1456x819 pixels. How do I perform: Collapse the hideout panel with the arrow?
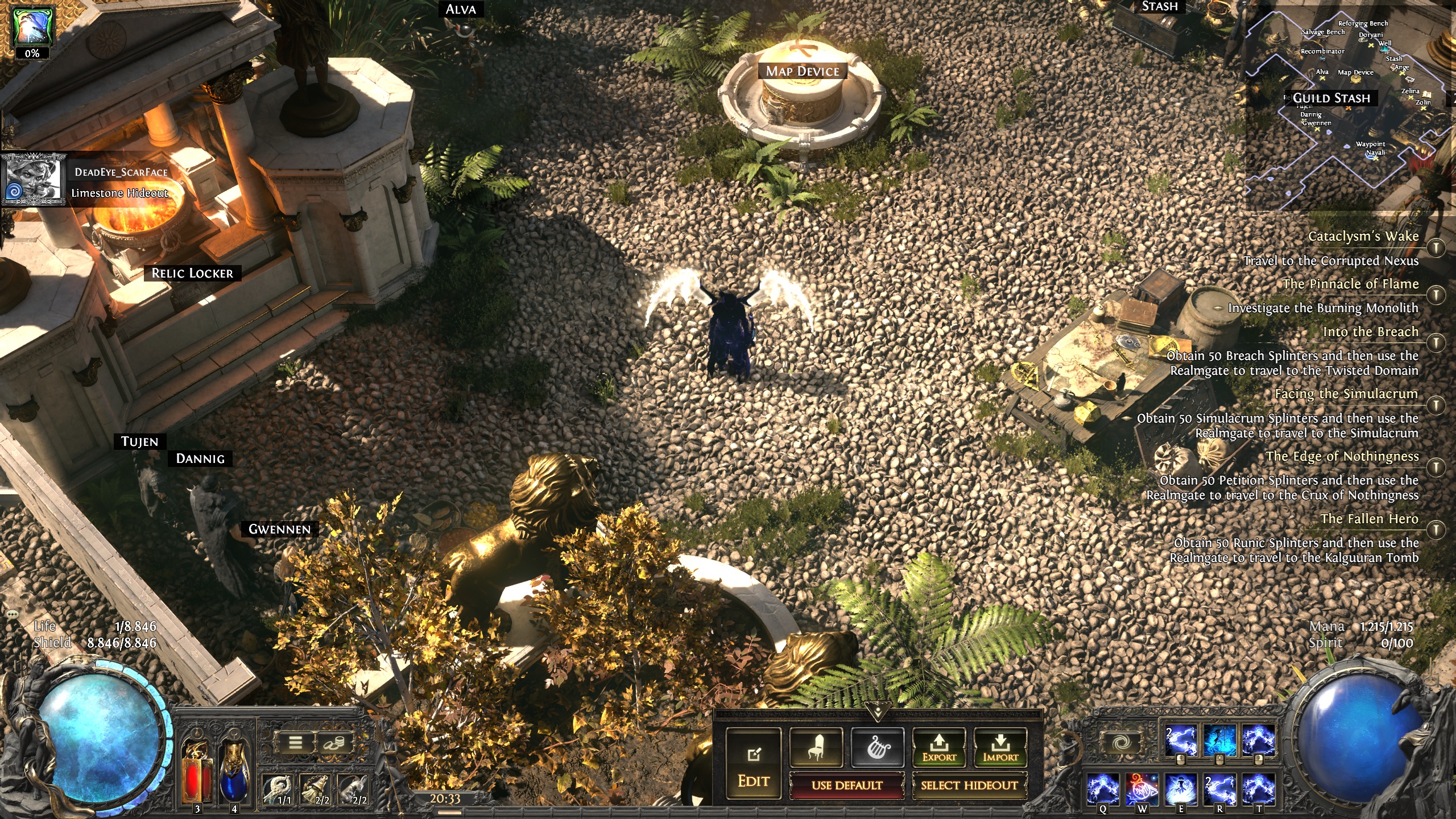(x=878, y=711)
